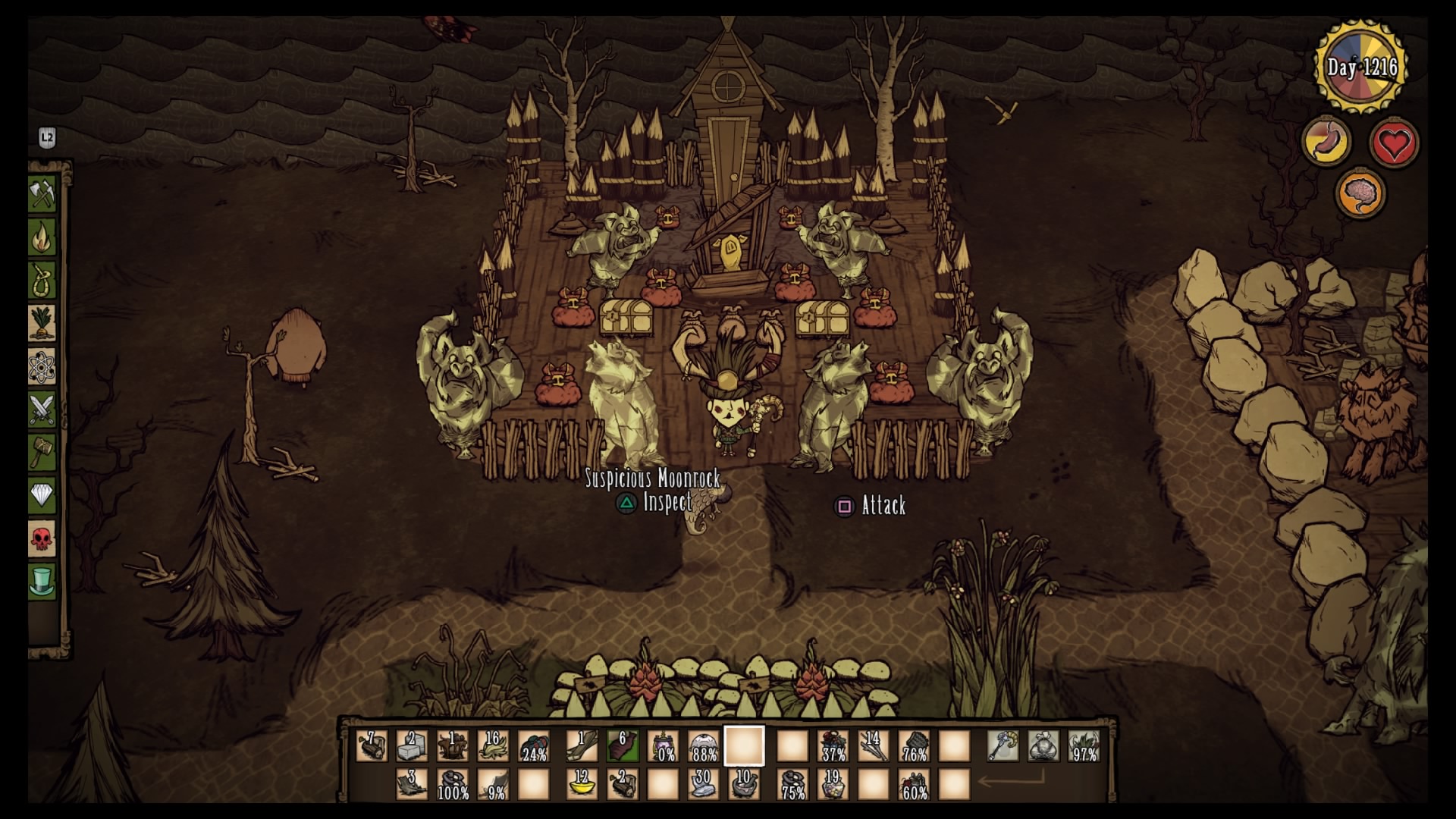Image resolution: width=1456 pixels, height=819 pixels.
Task: Pick the cut stone stack of 2
Action: 412,746
